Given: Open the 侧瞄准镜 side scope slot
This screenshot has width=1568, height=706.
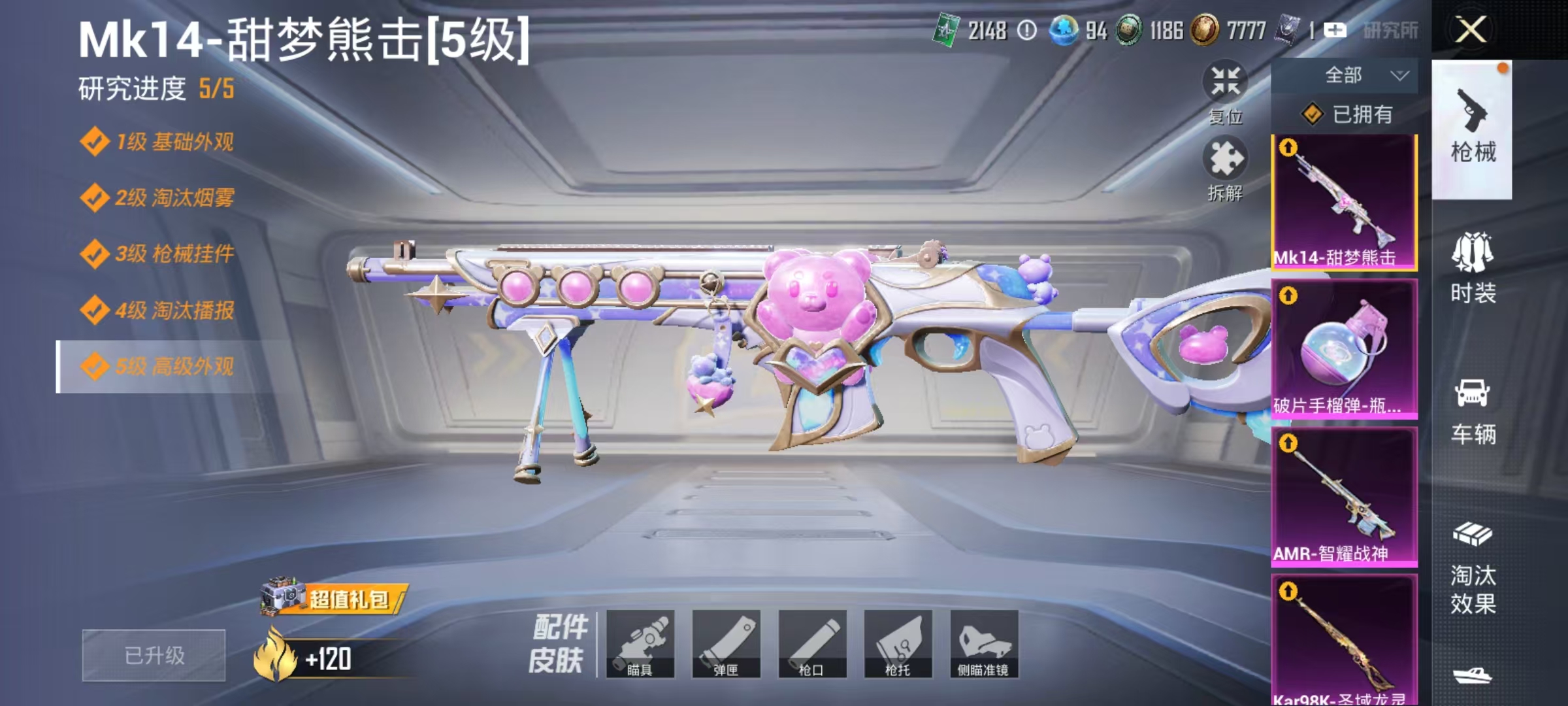Looking at the screenshot, I should click(982, 644).
